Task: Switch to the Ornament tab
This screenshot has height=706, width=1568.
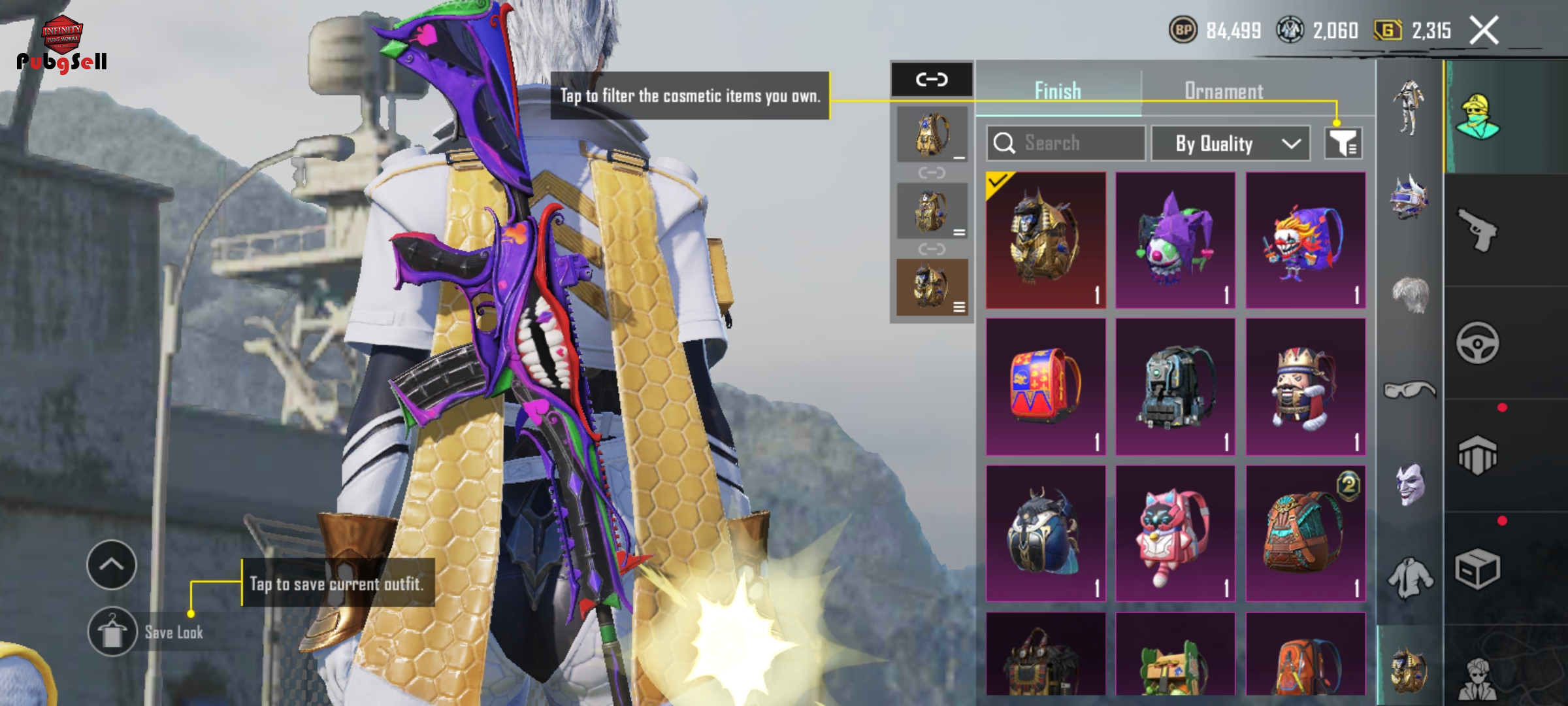Action: coord(1223,91)
